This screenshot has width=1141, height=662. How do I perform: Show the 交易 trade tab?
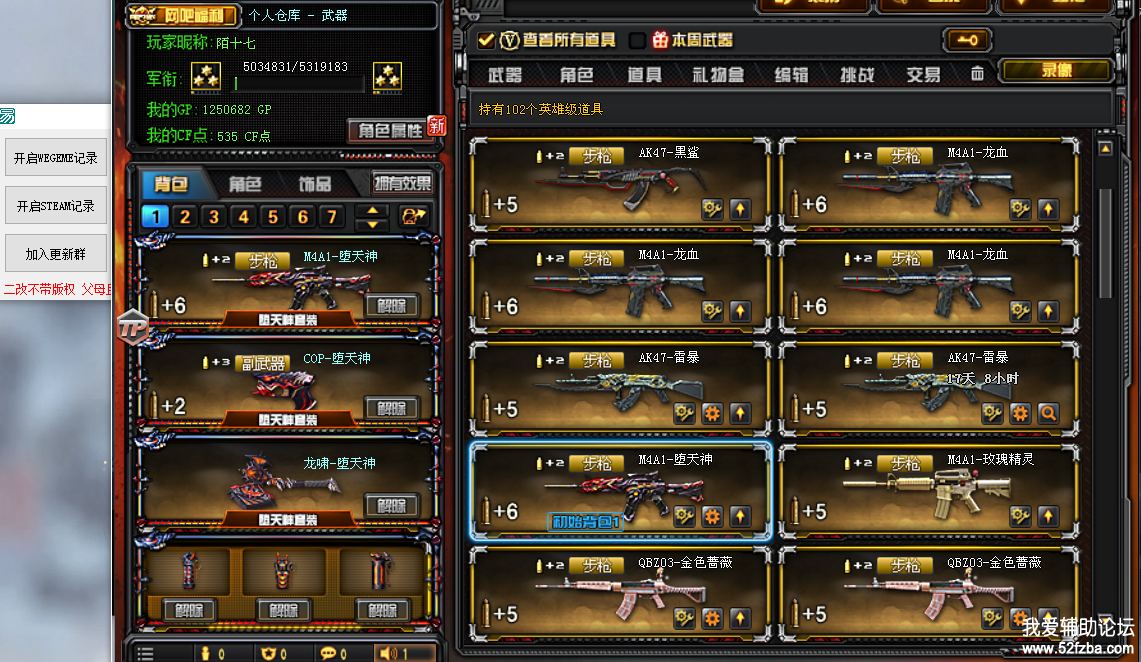(x=923, y=75)
